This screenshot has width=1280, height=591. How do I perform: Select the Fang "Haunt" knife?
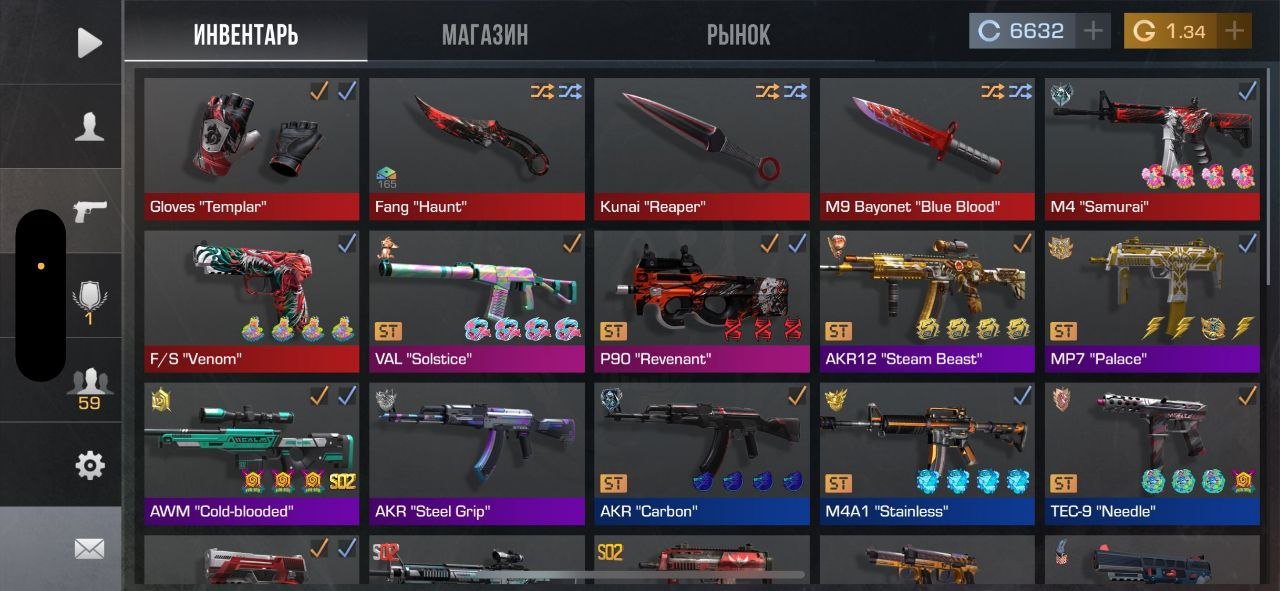point(477,148)
